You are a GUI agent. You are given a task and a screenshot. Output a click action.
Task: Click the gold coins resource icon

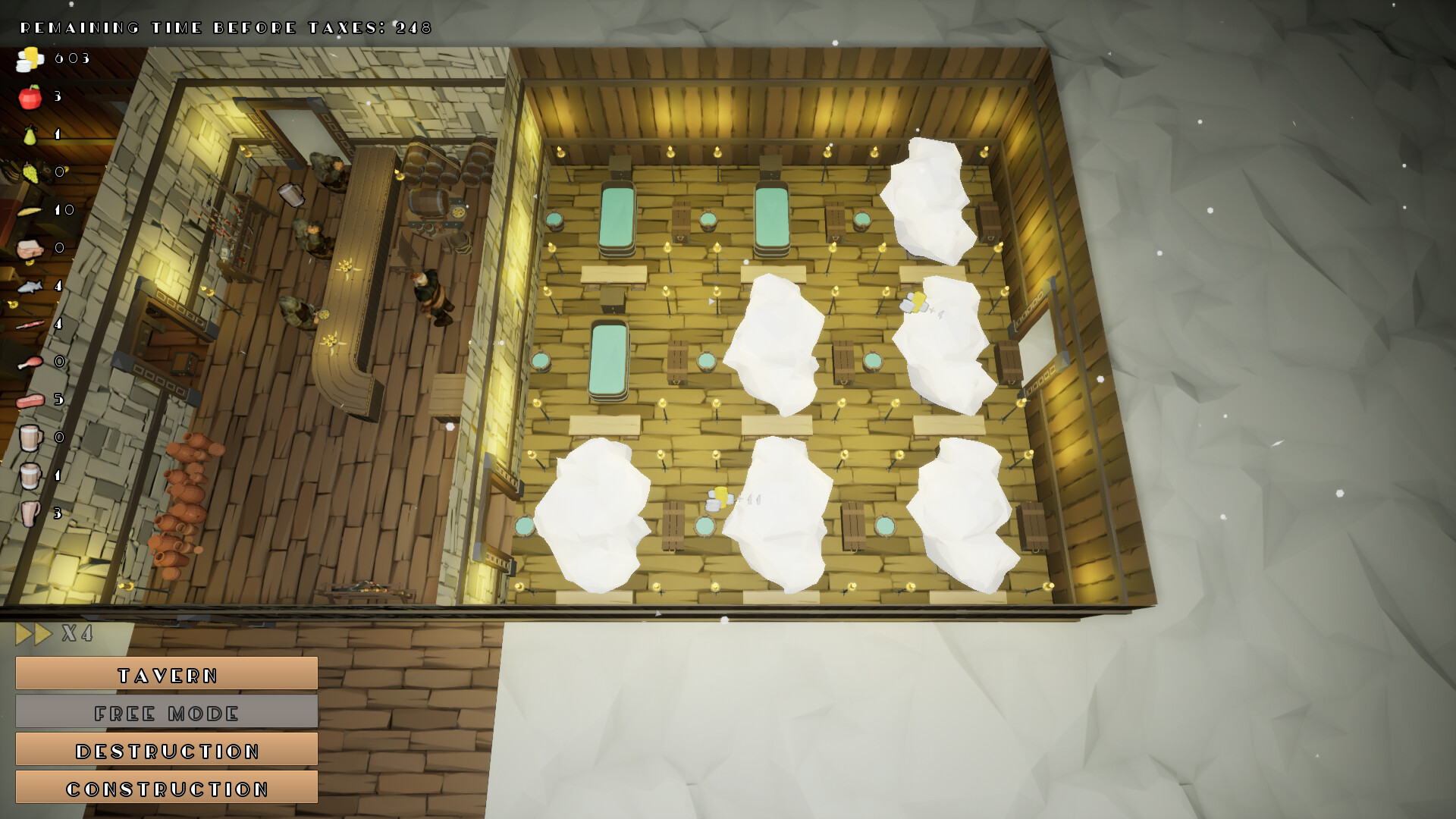[x=29, y=57]
